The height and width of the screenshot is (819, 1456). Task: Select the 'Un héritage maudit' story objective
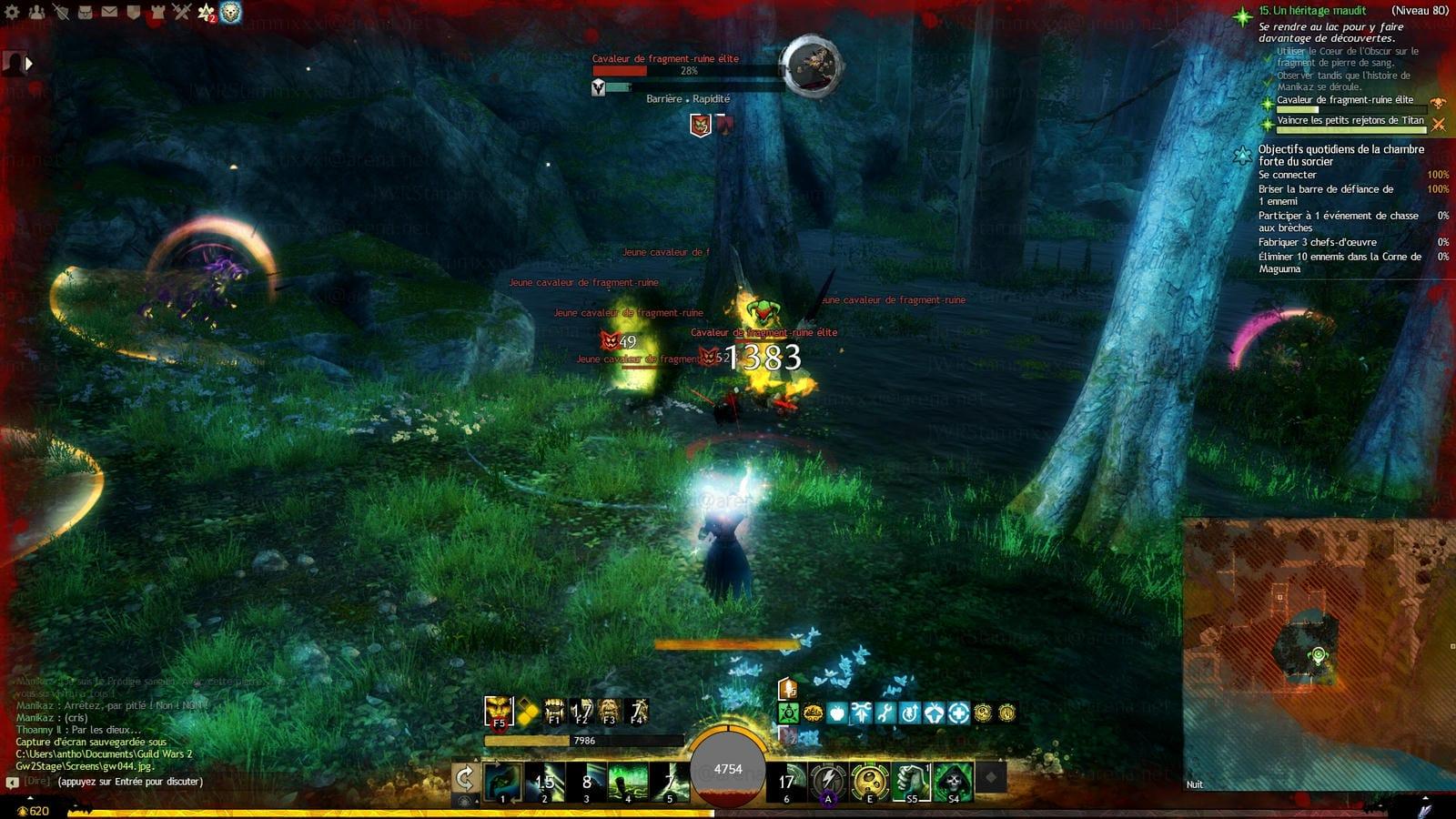tap(1312, 11)
